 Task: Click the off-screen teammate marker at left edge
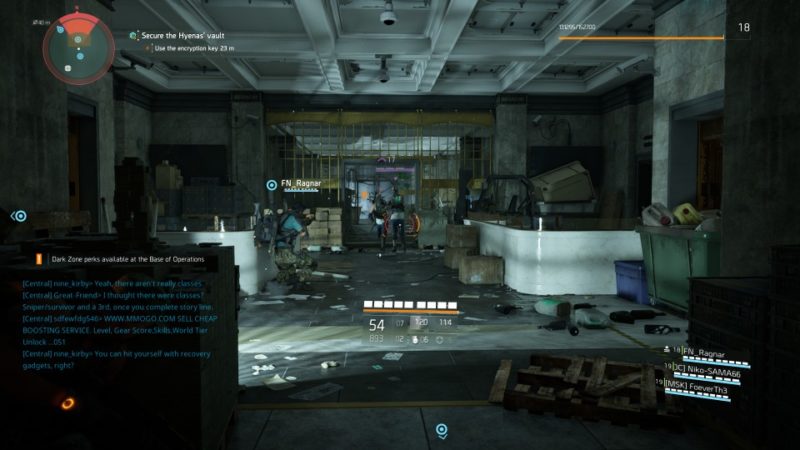pyautogui.click(x=18, y=216)
